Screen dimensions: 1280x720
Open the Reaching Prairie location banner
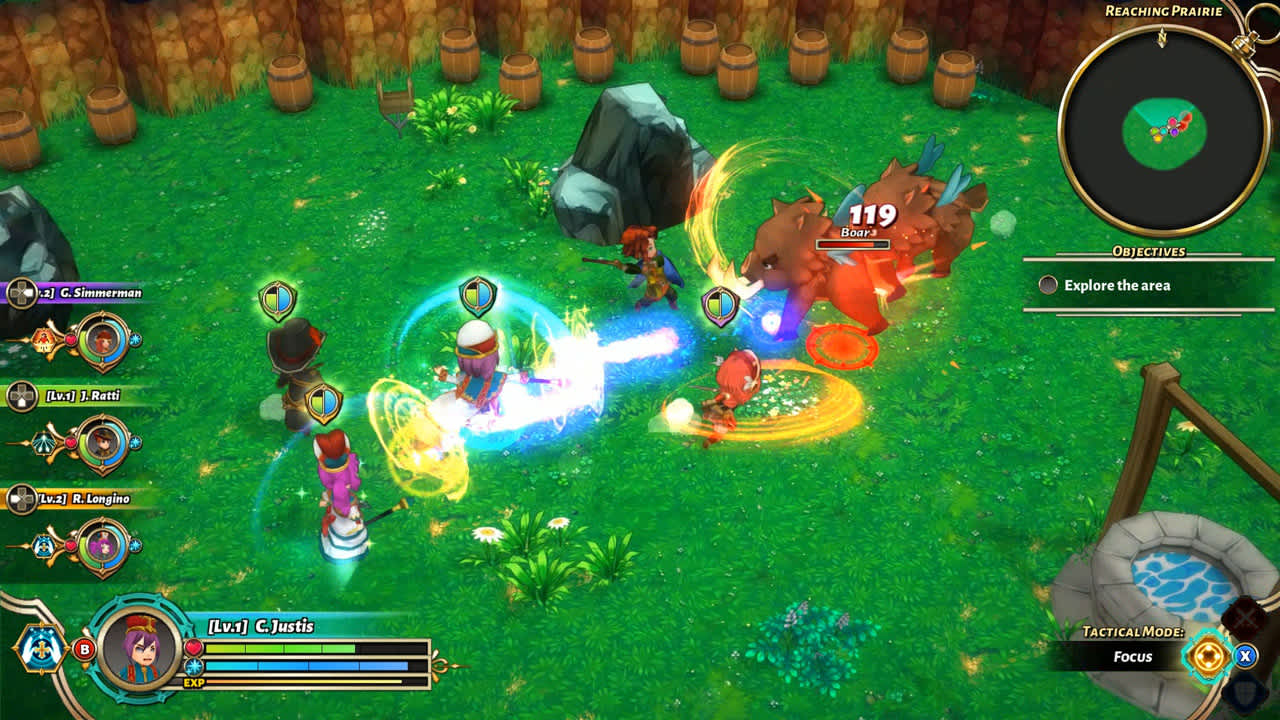pos(1166,10)
